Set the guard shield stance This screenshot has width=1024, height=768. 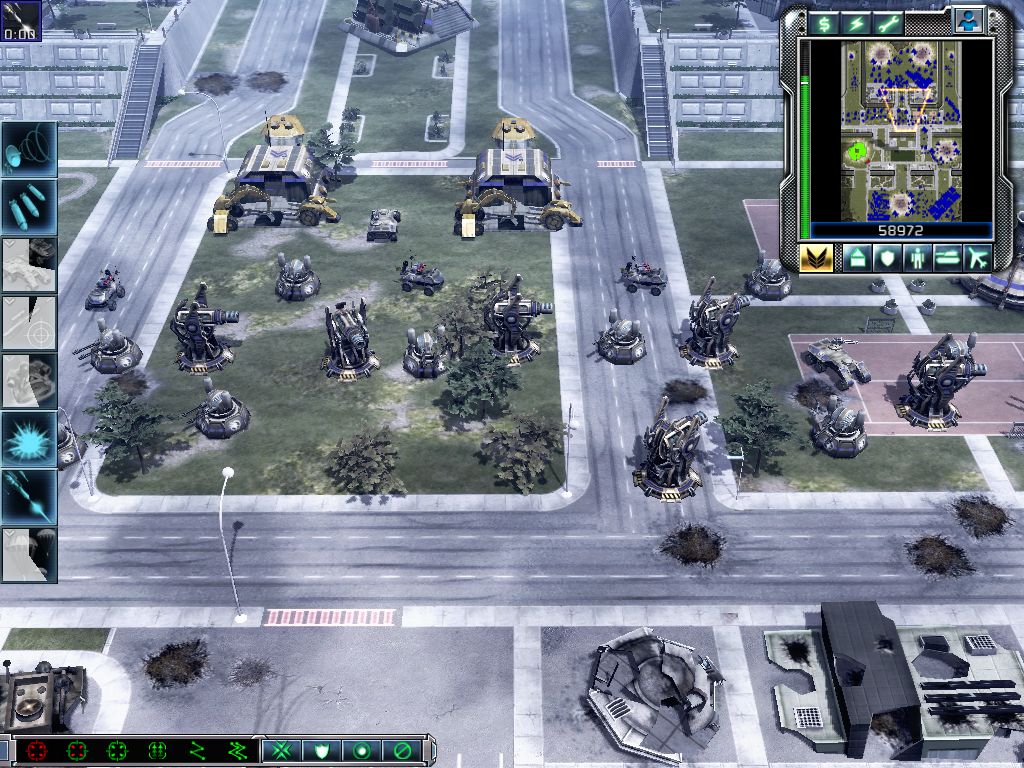coord(323,750)
